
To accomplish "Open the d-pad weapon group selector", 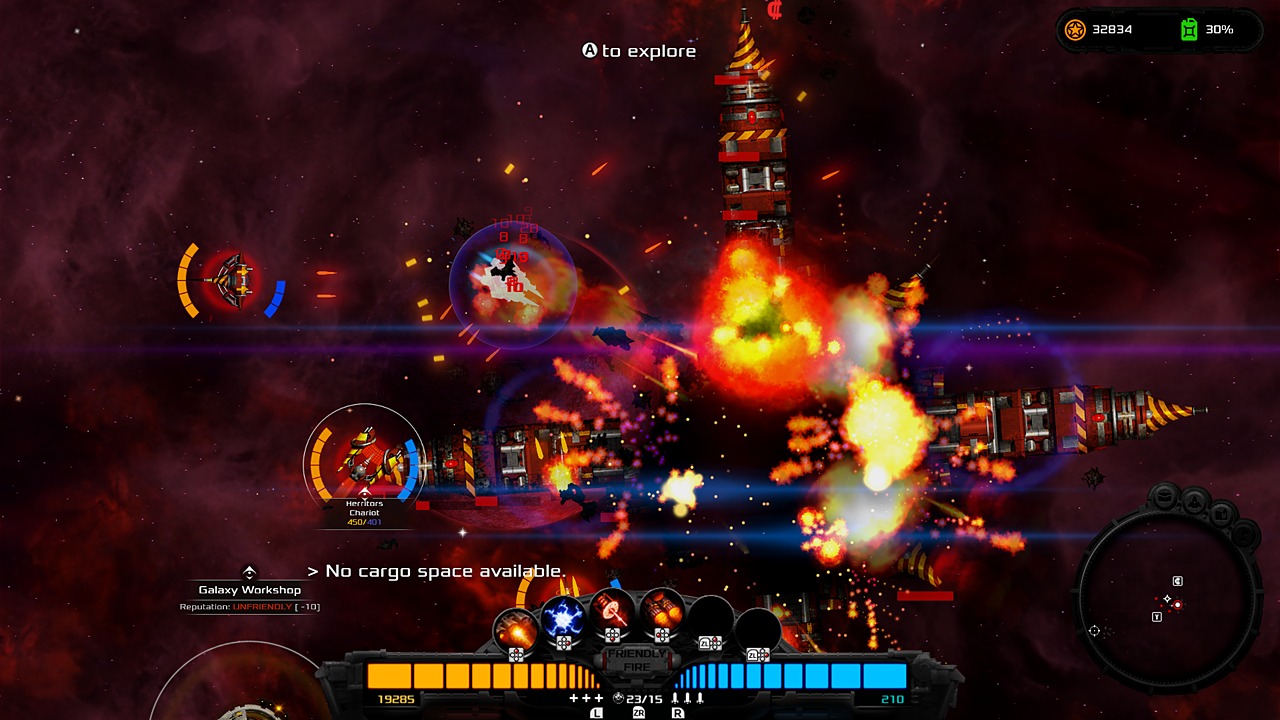I will pyautogui.click(x=516, y=653).
